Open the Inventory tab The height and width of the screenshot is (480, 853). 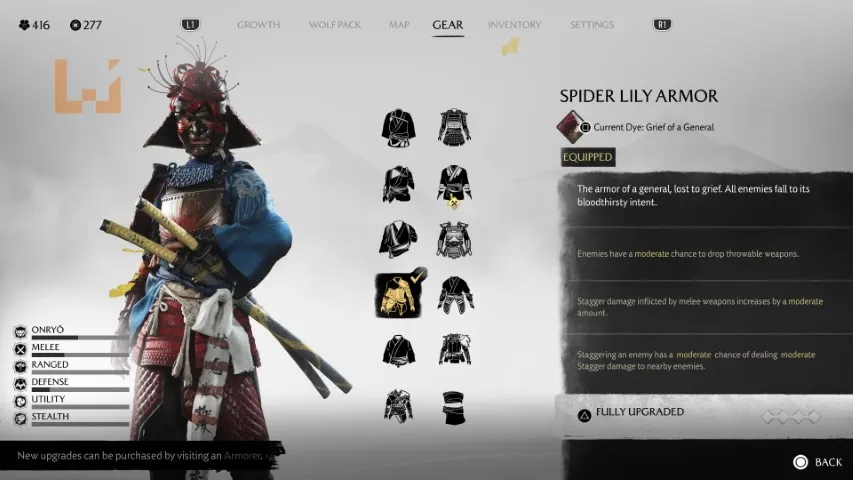pyautogui.click(x=514, y=25)
